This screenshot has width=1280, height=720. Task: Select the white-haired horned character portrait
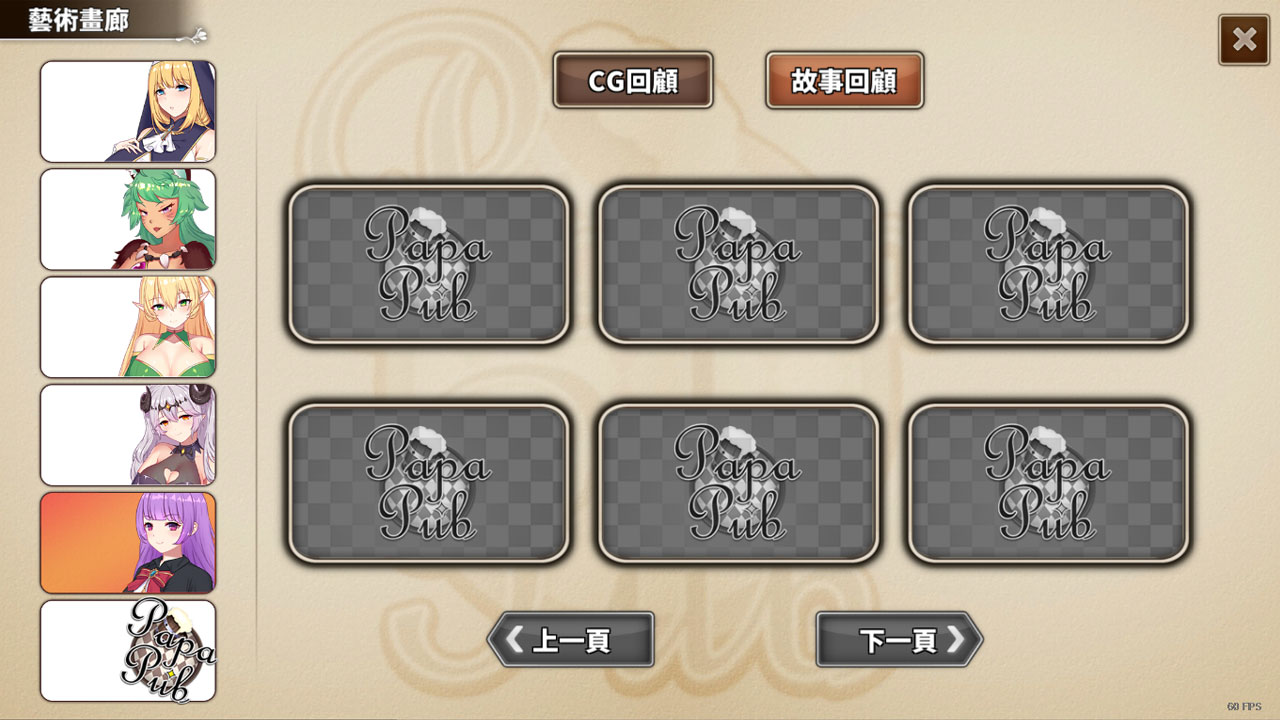(128, 435)
